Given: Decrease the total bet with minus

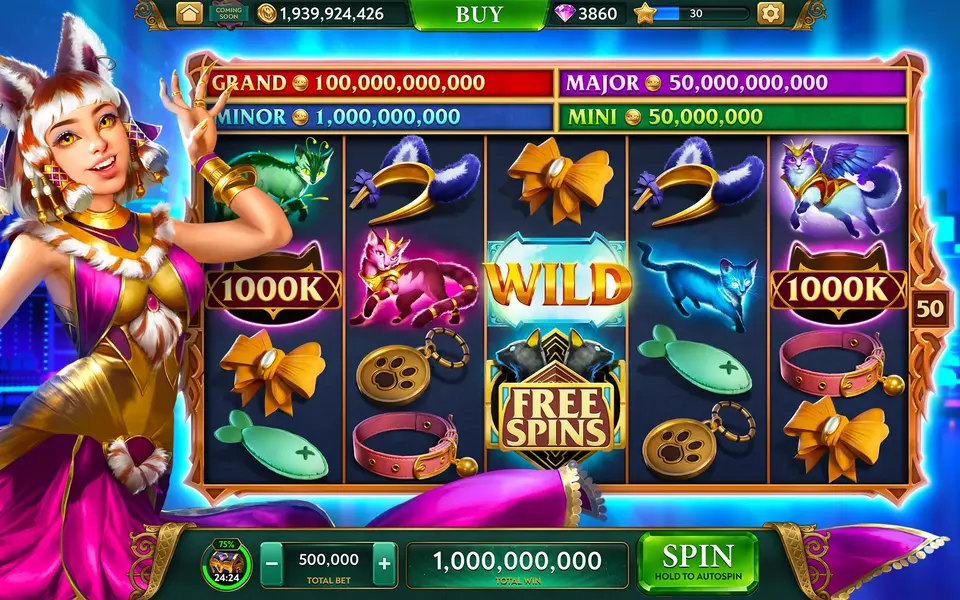Looking at the screenshot, I should click(x=271, y=564).
